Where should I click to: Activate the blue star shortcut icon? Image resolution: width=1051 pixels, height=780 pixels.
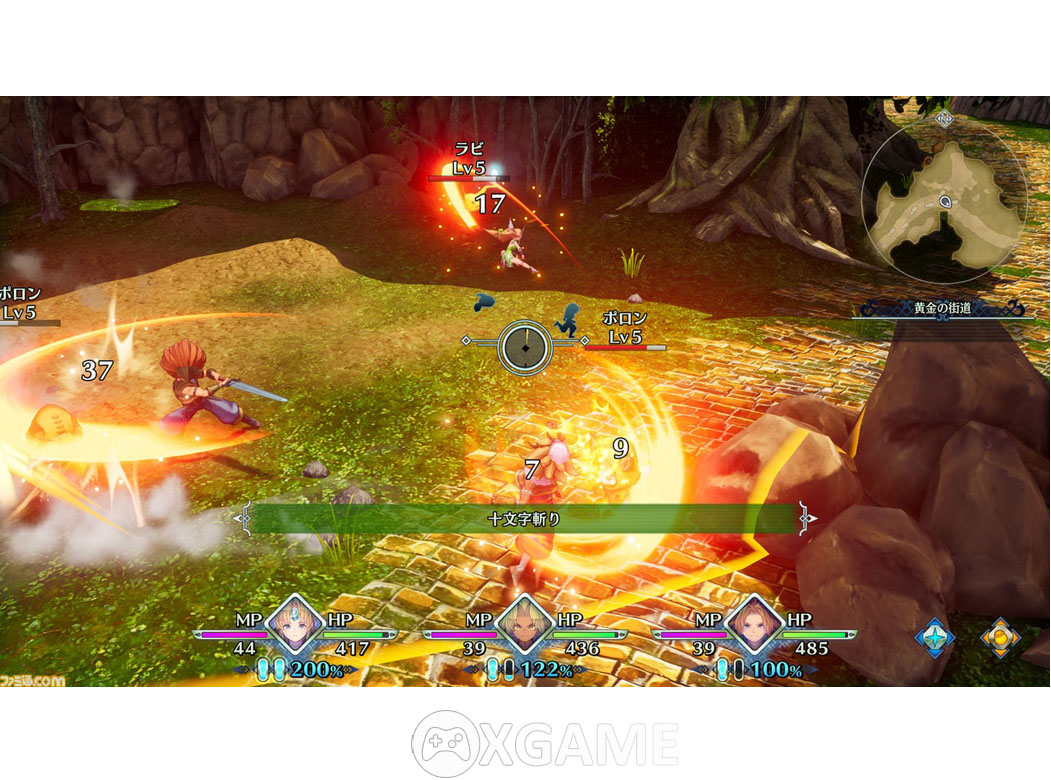(935, 637)
